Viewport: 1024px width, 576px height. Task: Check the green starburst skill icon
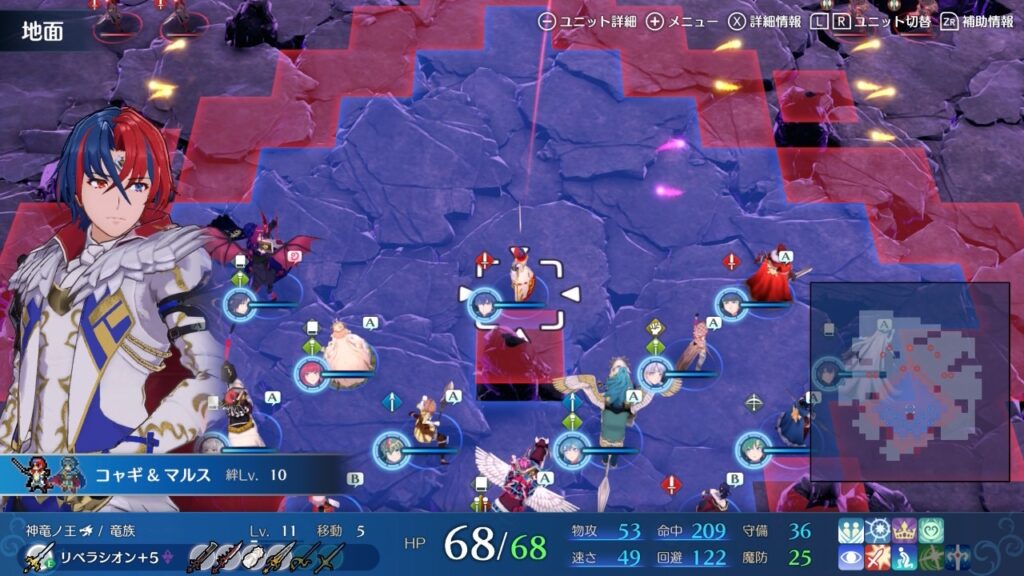(930, 558)
